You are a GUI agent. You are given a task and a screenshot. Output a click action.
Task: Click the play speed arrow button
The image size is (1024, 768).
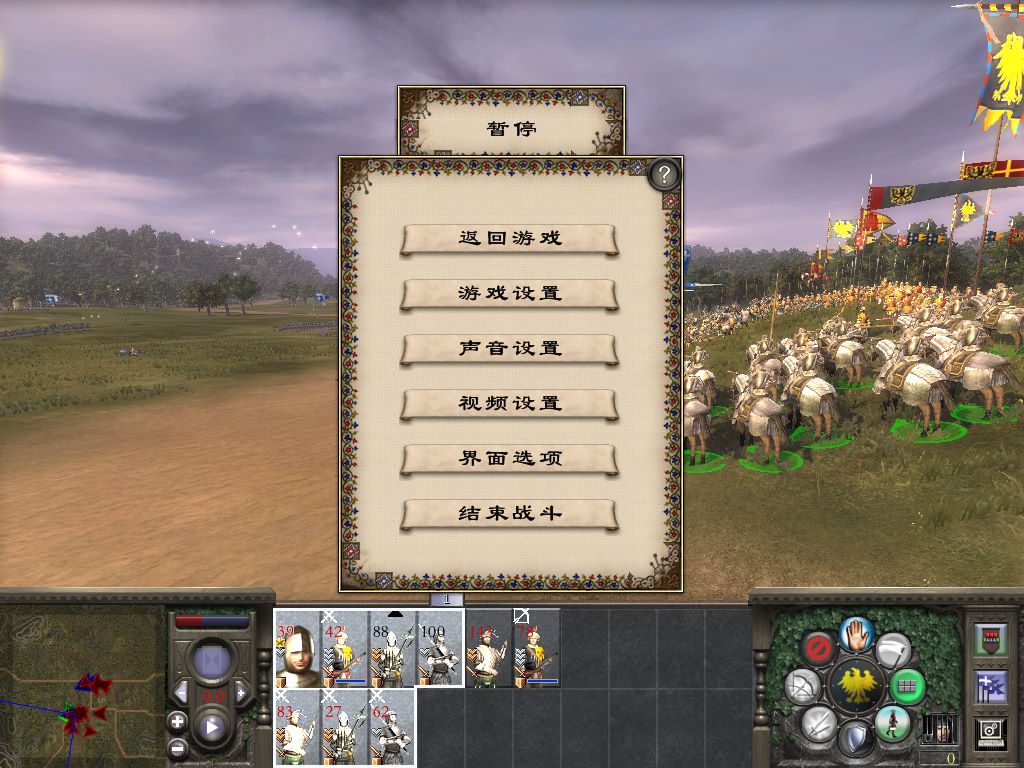coord(211,727)
